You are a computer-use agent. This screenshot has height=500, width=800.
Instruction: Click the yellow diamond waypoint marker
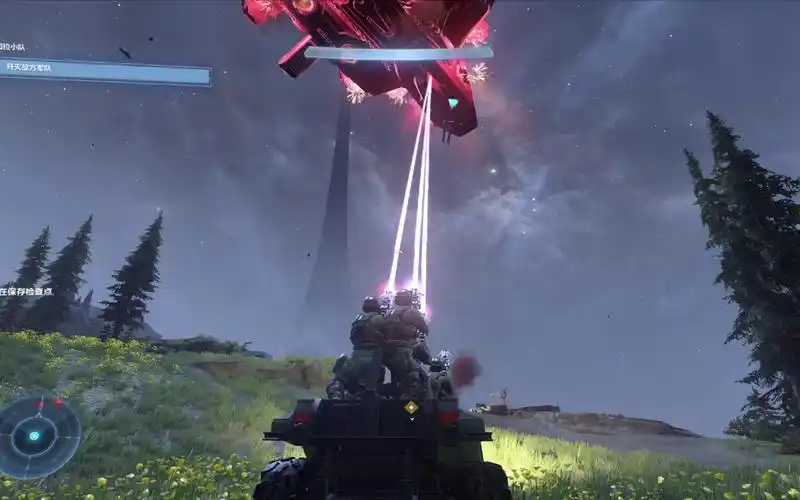point(411,408)
